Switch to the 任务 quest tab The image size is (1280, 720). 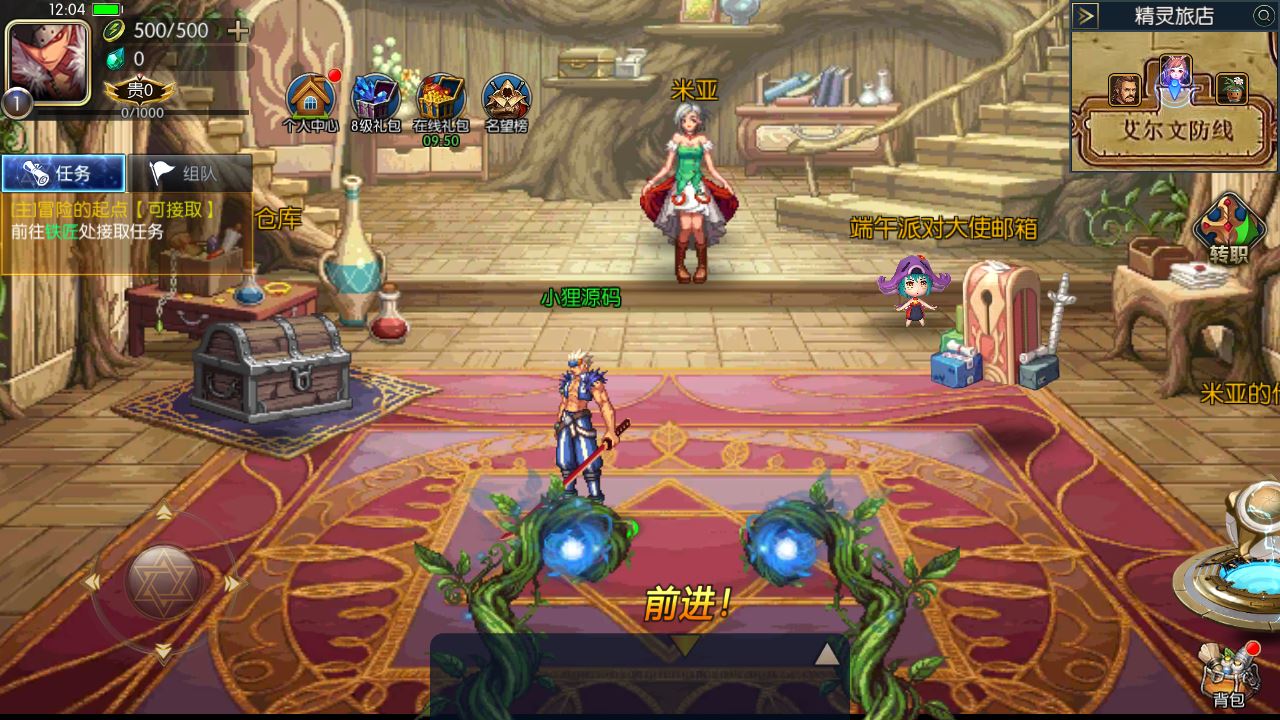[x=63, y=172]
